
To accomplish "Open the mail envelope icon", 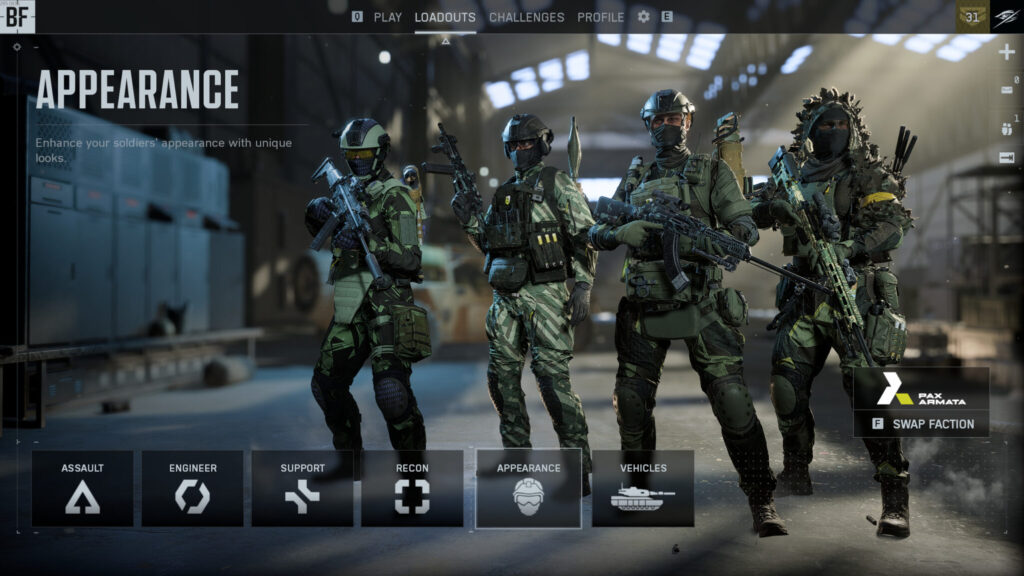I will pyautogui.click(x=1006, y=91).
